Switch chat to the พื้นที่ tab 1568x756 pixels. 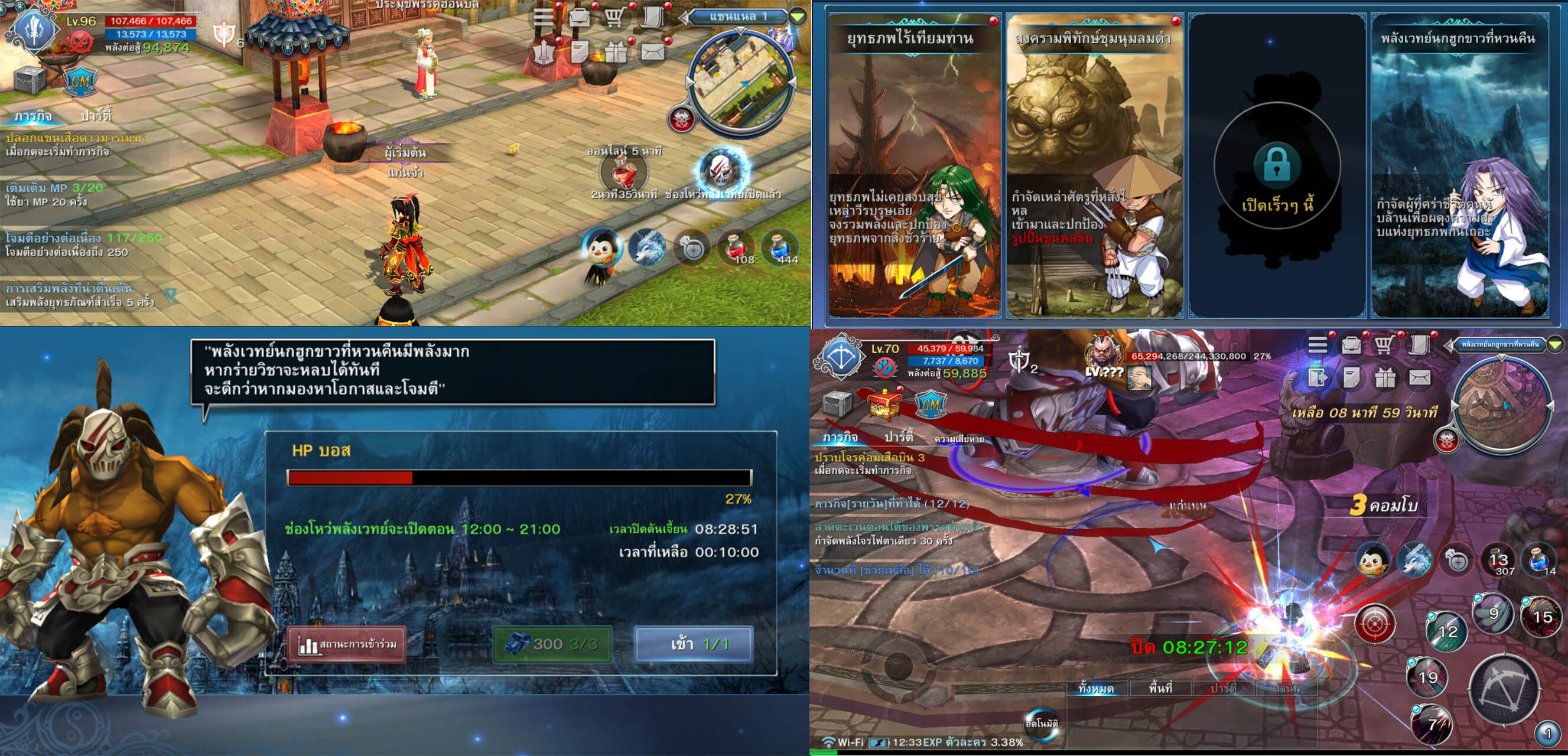tap(1161, 689)
